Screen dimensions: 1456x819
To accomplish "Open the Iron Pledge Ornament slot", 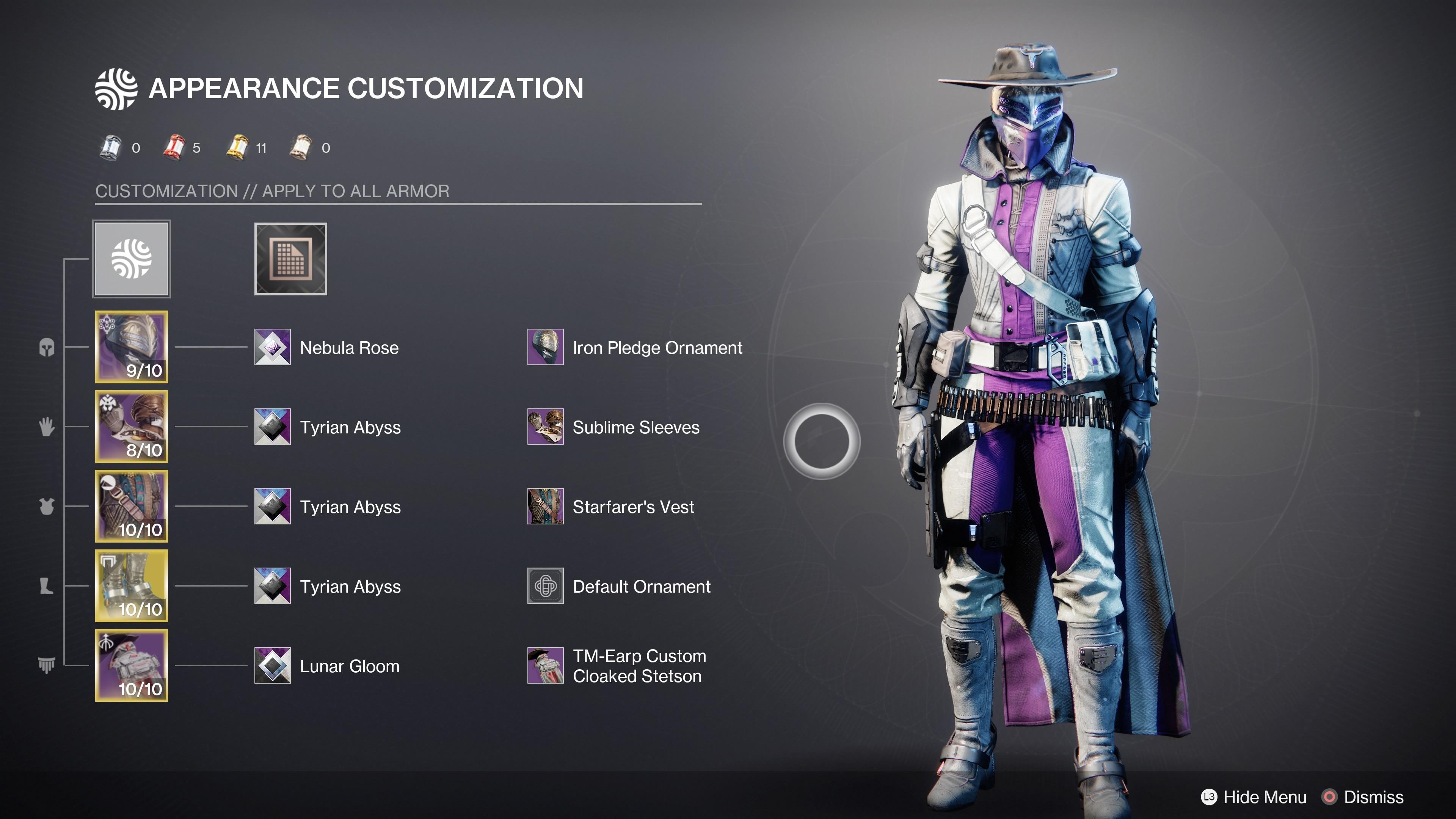I will point(546,347).
